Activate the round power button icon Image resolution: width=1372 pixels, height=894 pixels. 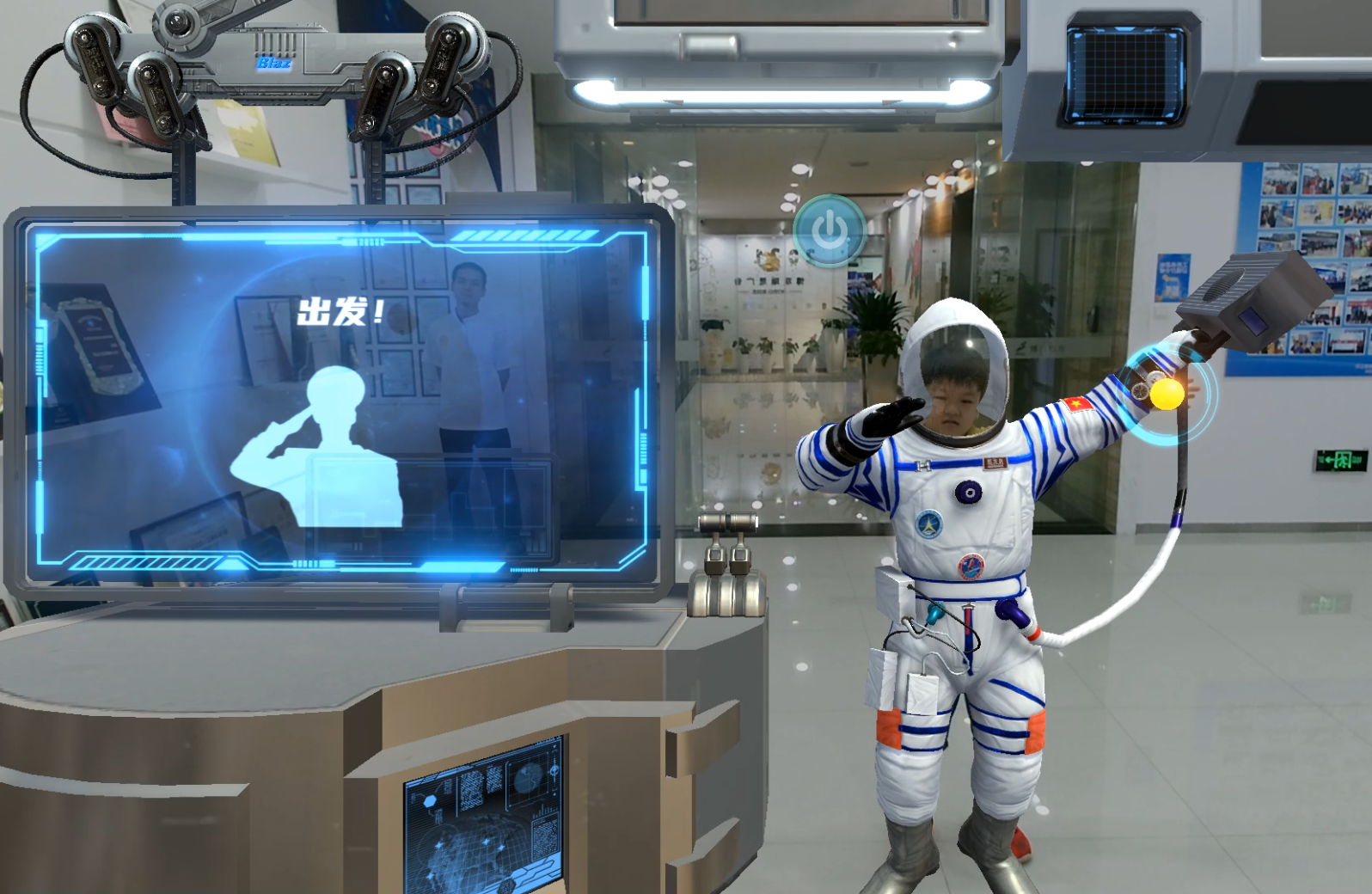coord(830,230)
